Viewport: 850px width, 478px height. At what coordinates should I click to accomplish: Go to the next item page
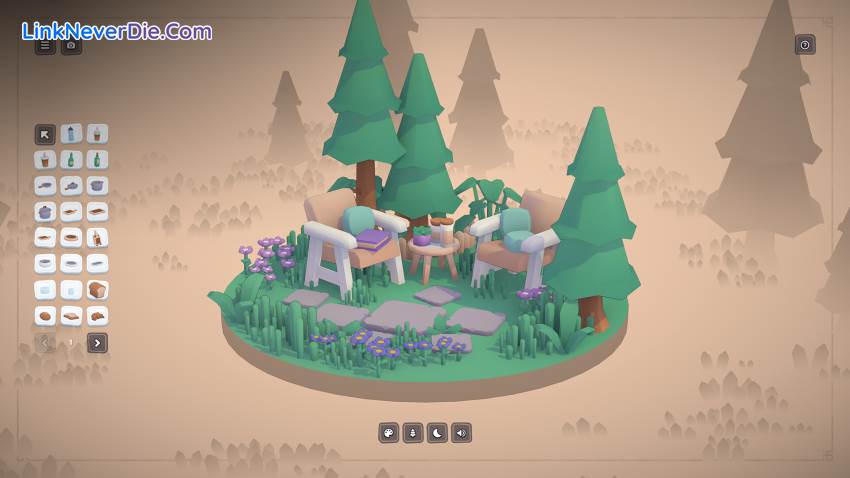pyautogui.click(x=97, y=343)
